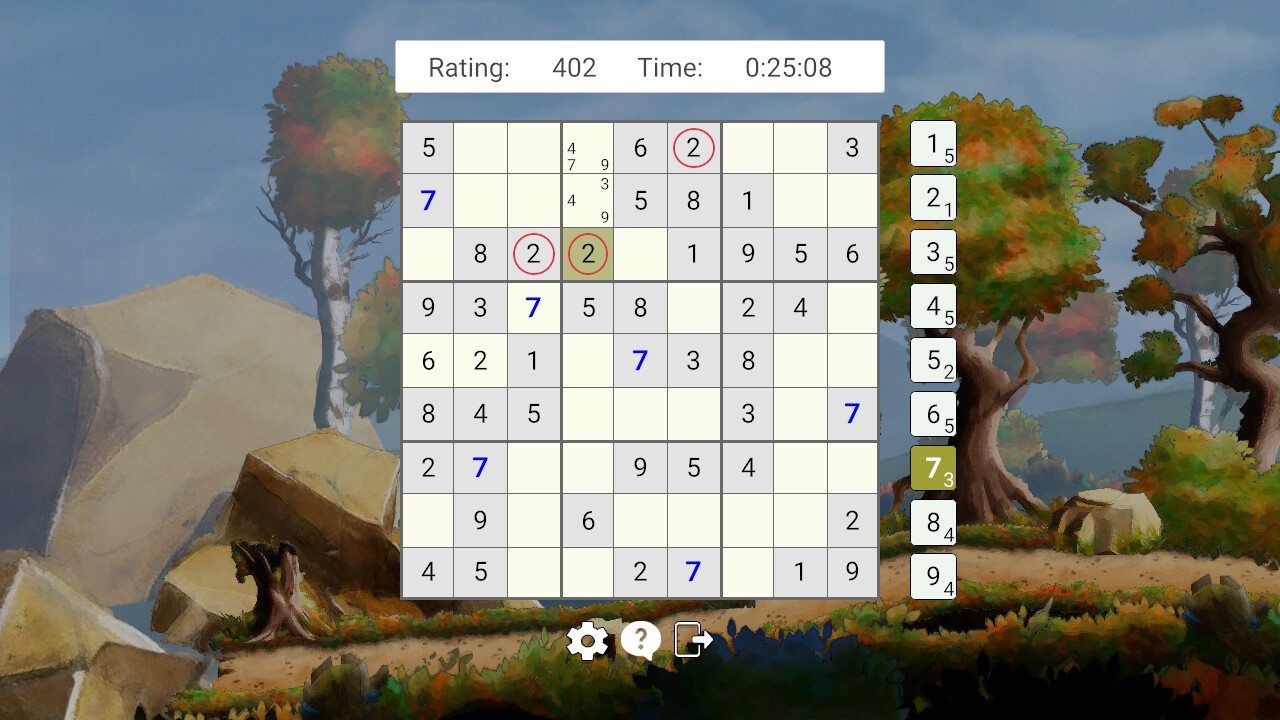Viewport: 1280px width, 720px height.
Task: Click the Rating value 402 in the header
Action: pyautogui.click(x=573, y=67)
